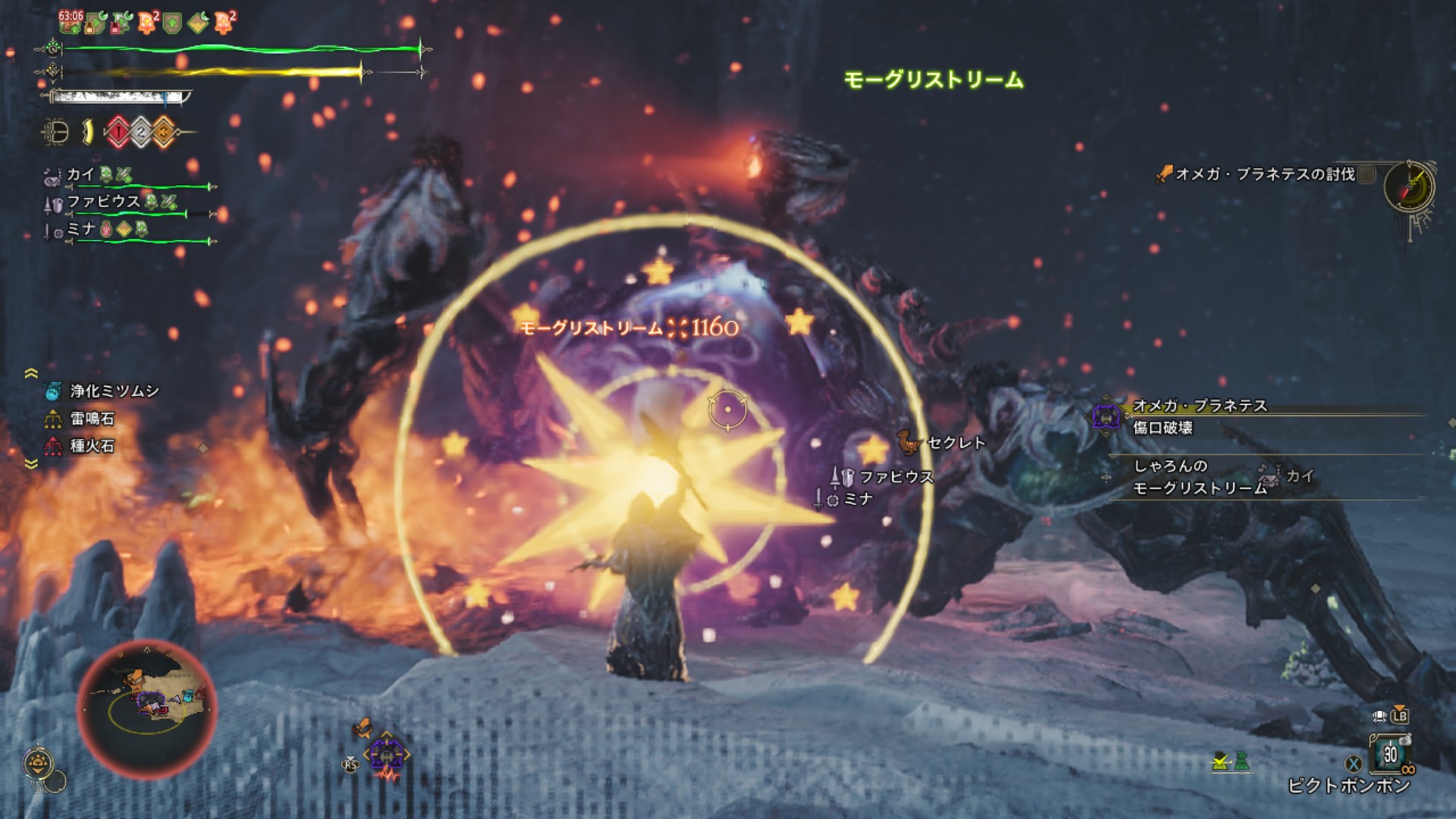The height and width of the screenshot is (819, 1456).
Task: Click the オメガ・プラネテス target monster icon
Action: (1106, 416)
